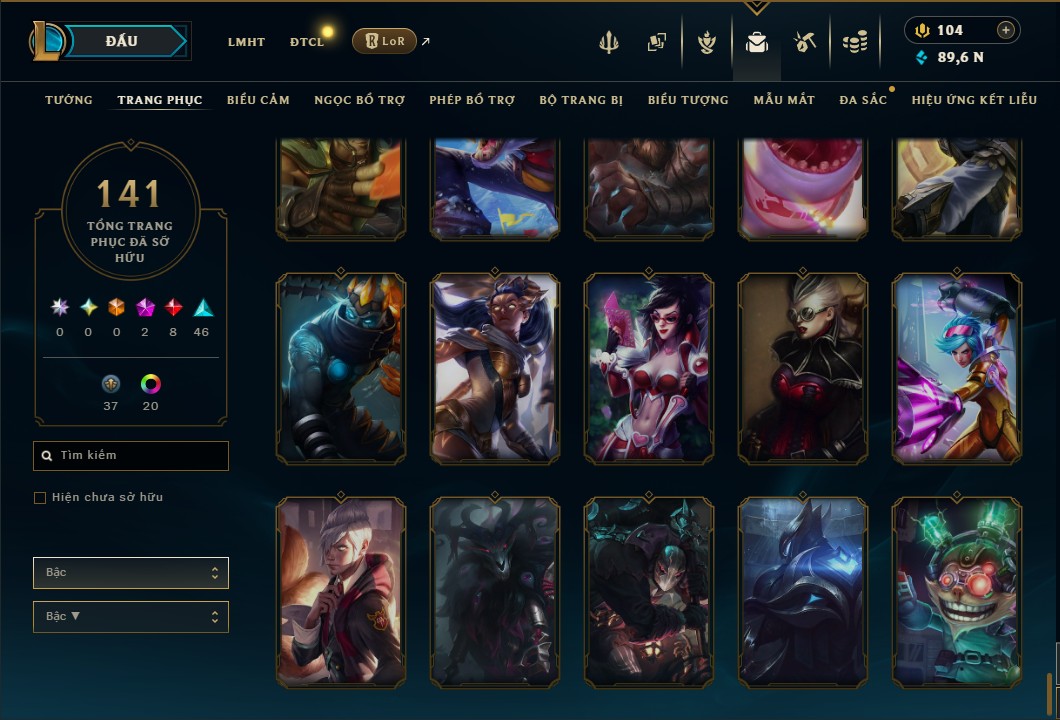This screenshot has width=1060, height=720.
Task: Click the ĐẤU play button
Action: coord(122,41)
